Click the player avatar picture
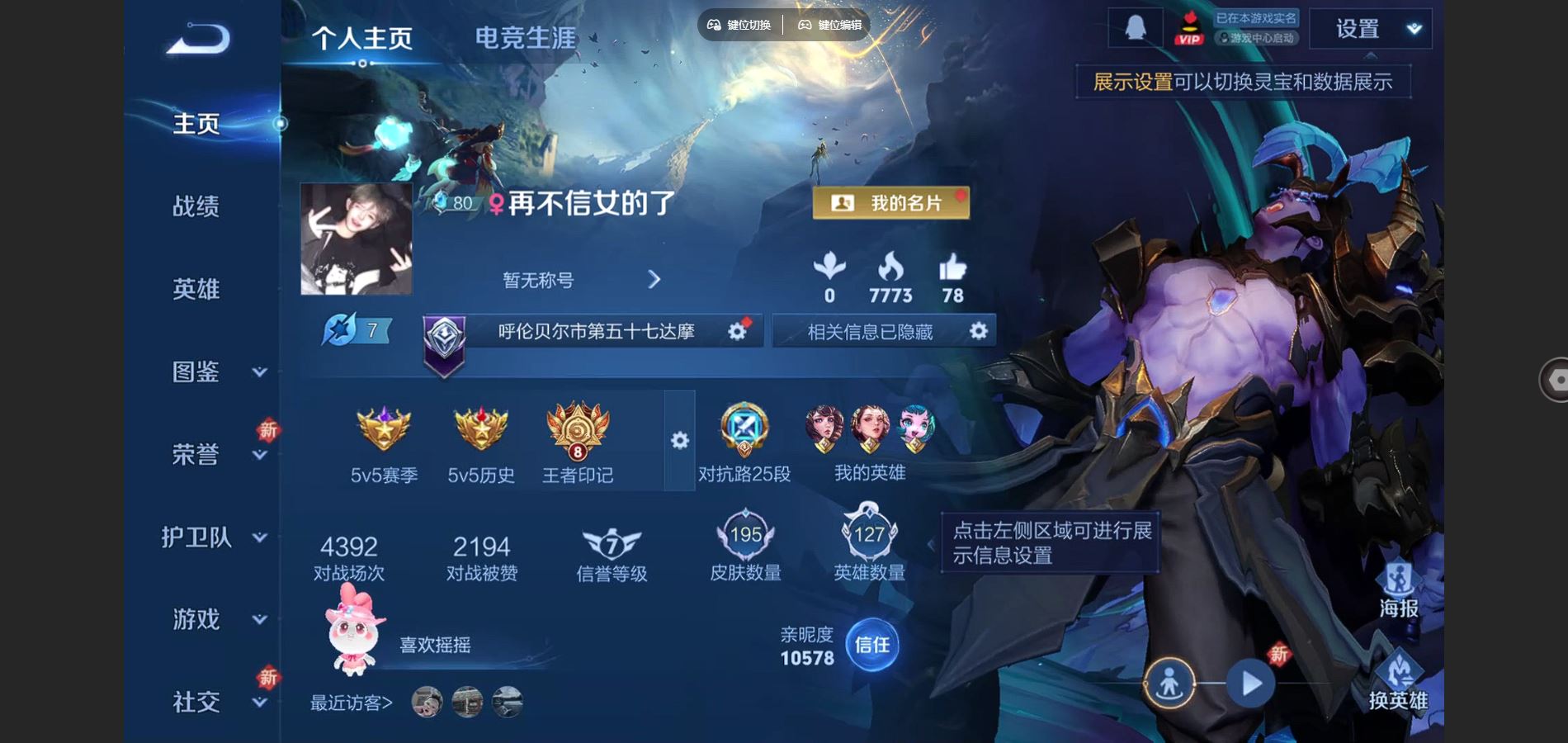The height and width of the screenshot is (743, 1568). point(356,239)
